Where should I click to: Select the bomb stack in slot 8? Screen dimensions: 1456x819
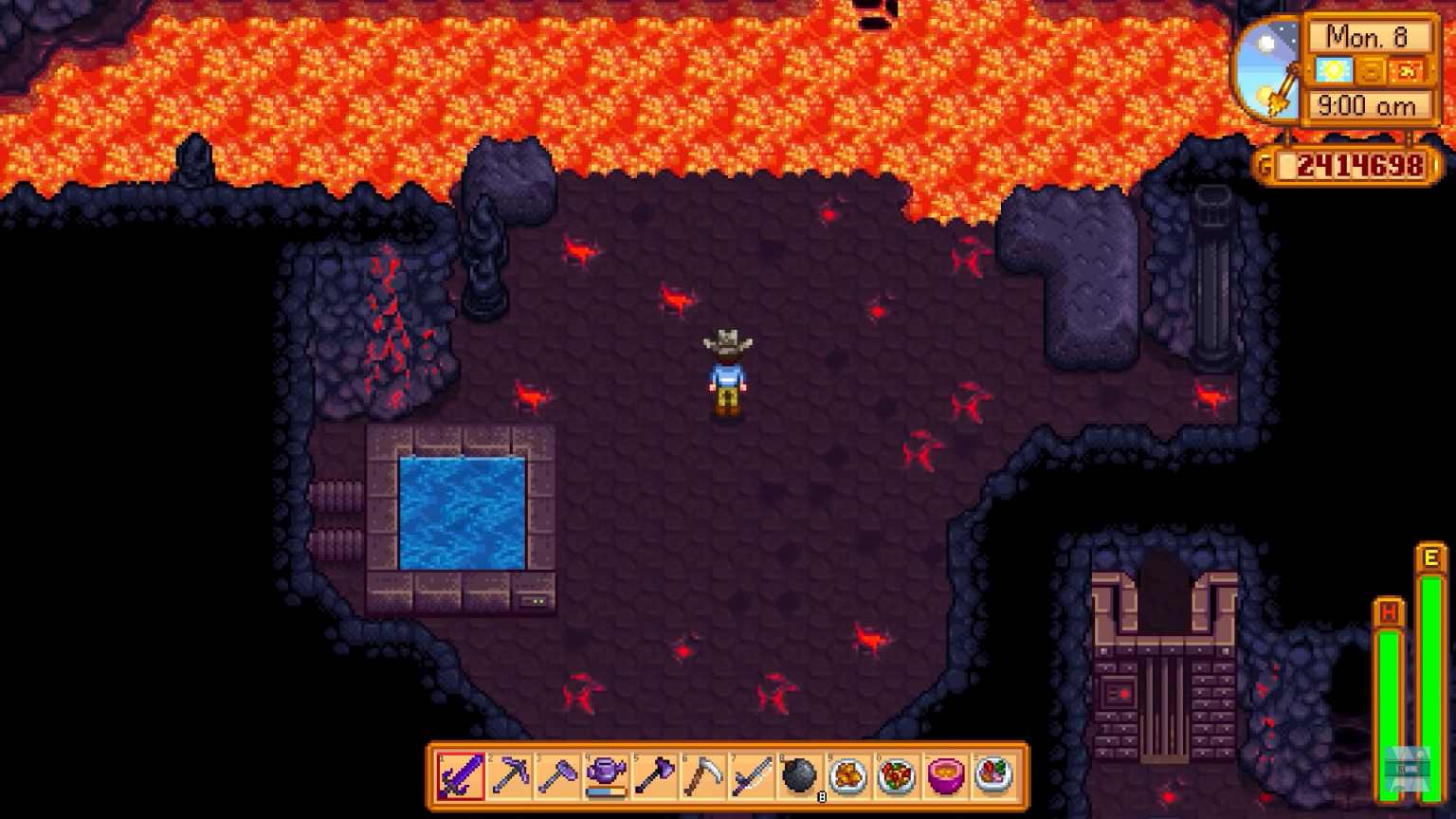click(x=801, y=775)
